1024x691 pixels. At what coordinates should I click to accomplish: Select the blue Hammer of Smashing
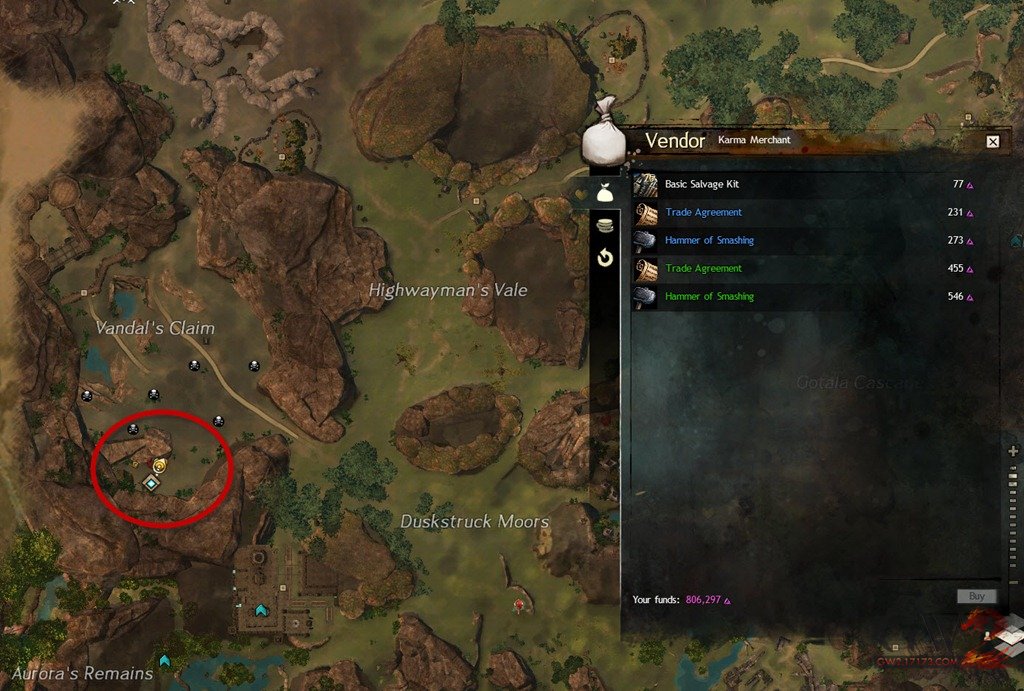pyautogui.click(x=709, y=241)
